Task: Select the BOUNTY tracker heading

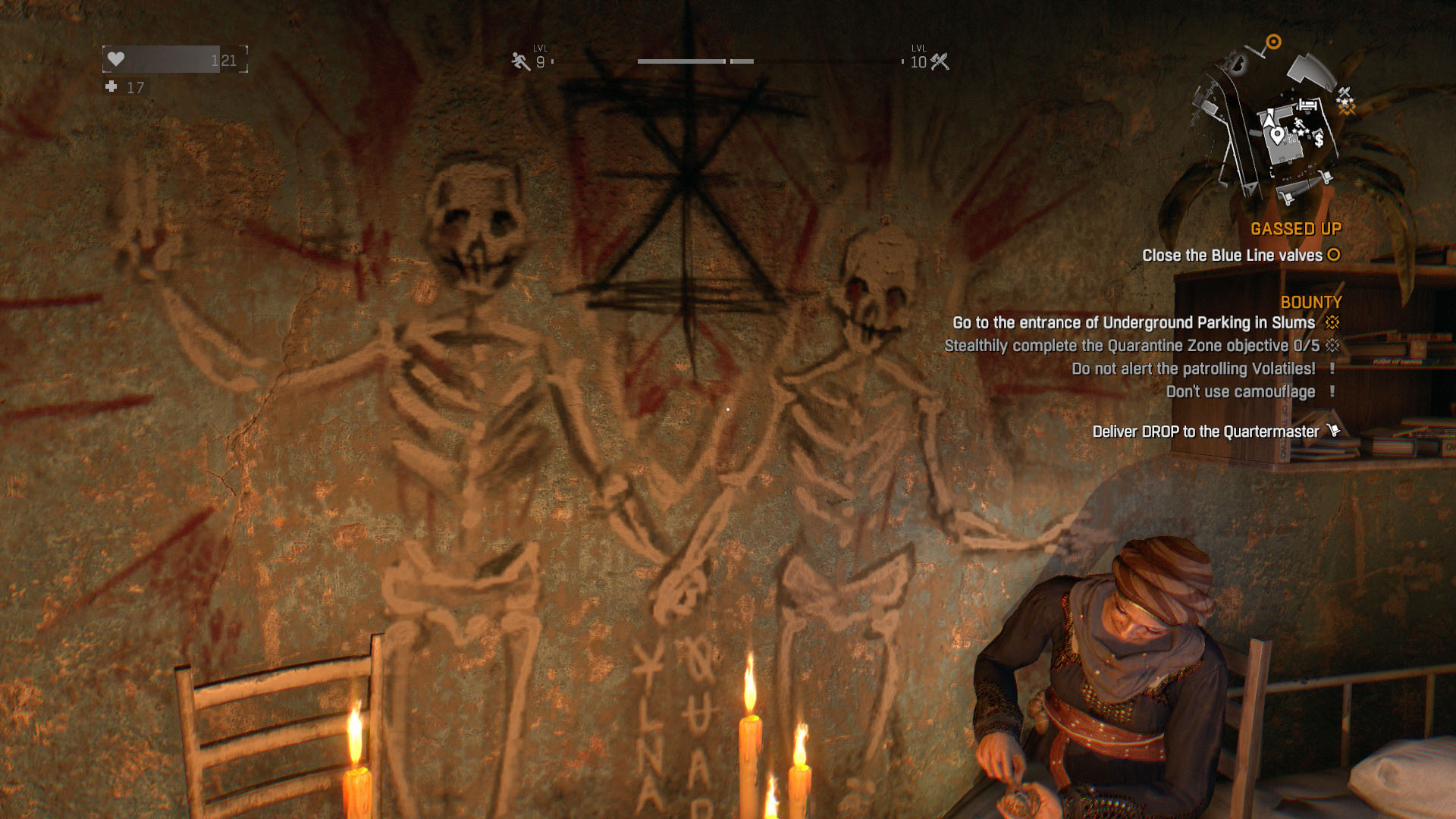Action: [1310, 303]
